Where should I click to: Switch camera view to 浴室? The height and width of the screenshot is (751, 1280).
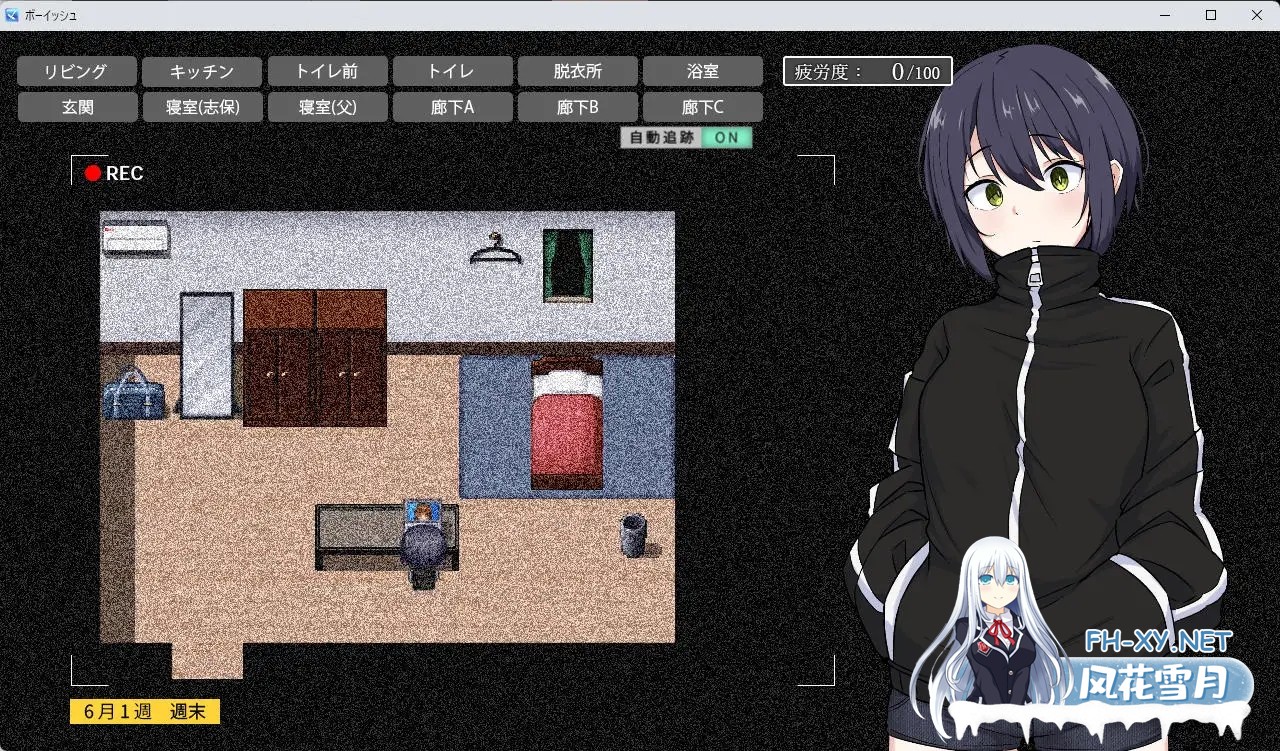[702, 70]
